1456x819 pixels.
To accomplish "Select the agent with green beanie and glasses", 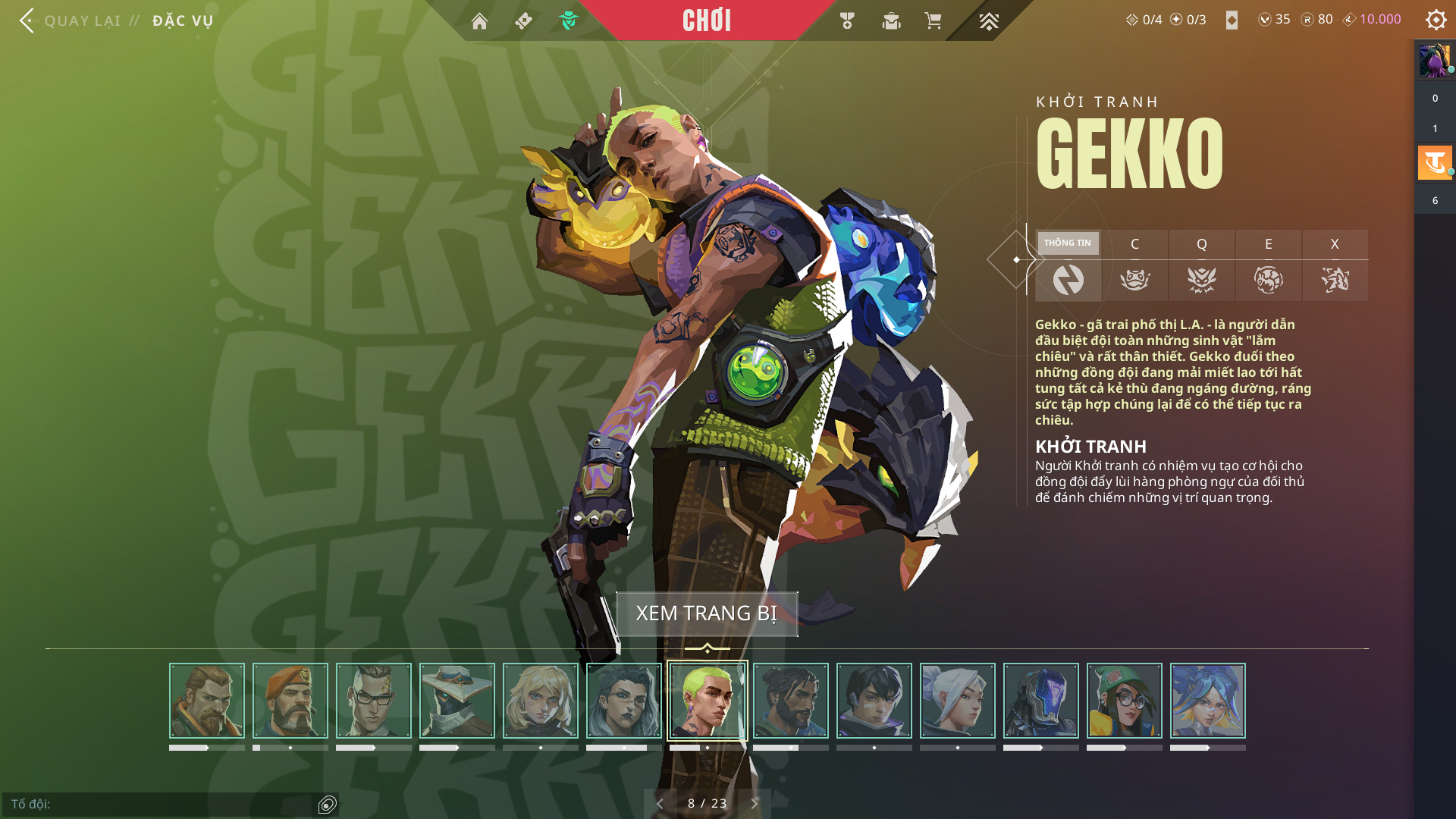I will tap(1125, 701).
